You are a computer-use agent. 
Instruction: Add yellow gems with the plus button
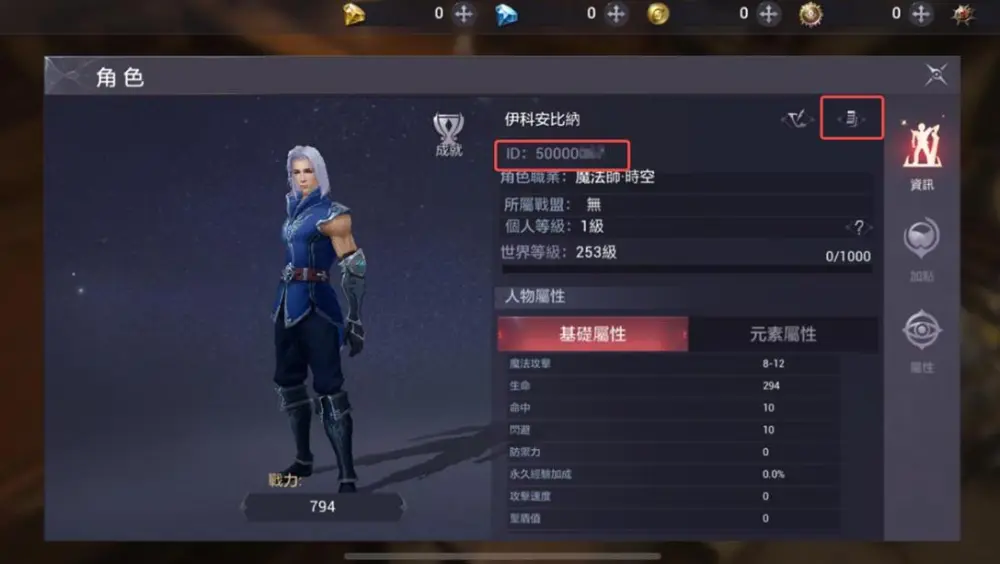(x=463, y=14)
